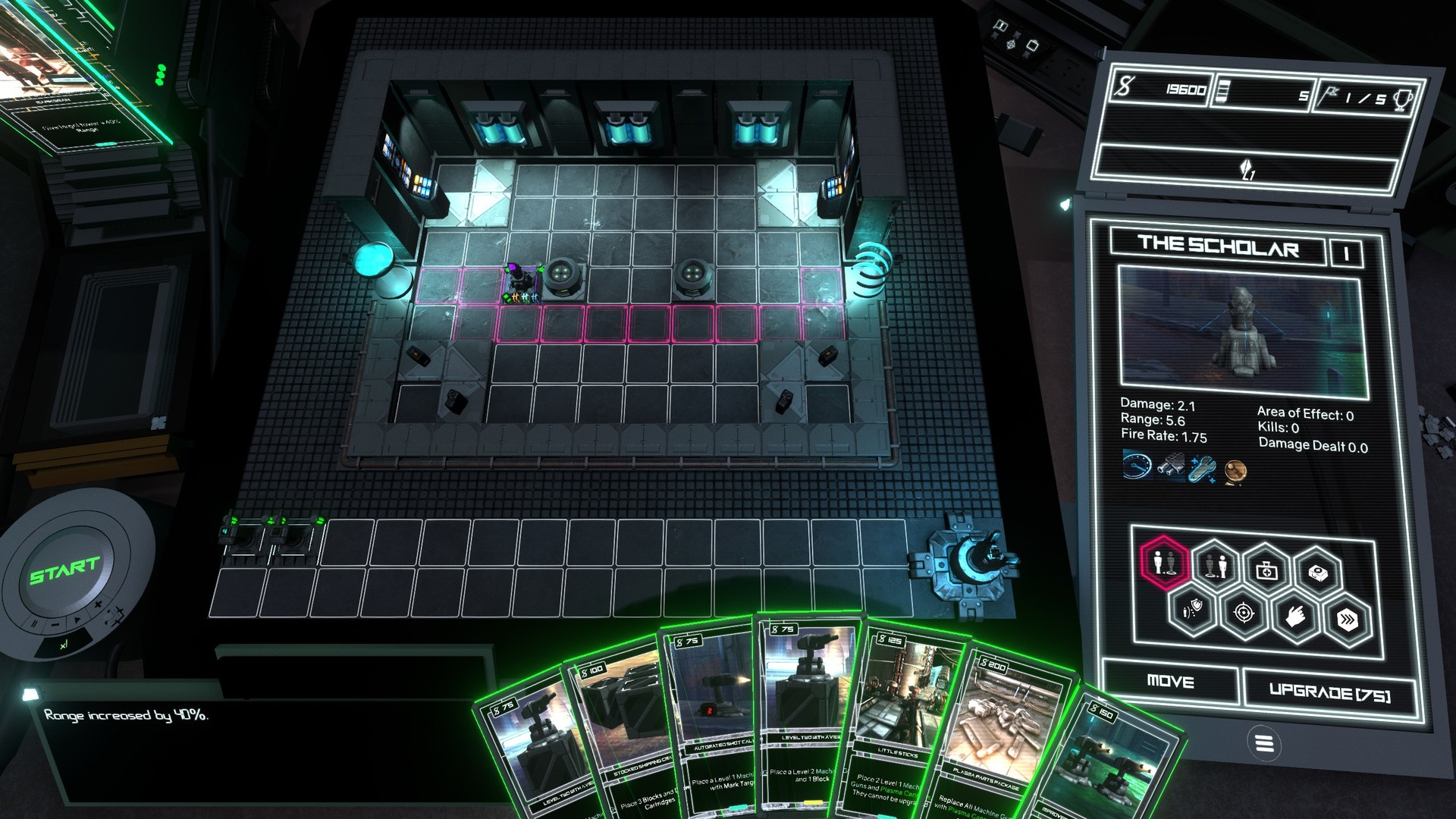Increase speed with the plus dial segment
Image resolution: width=1456 pixels, height=819 pixels.
tap(98, 604)
